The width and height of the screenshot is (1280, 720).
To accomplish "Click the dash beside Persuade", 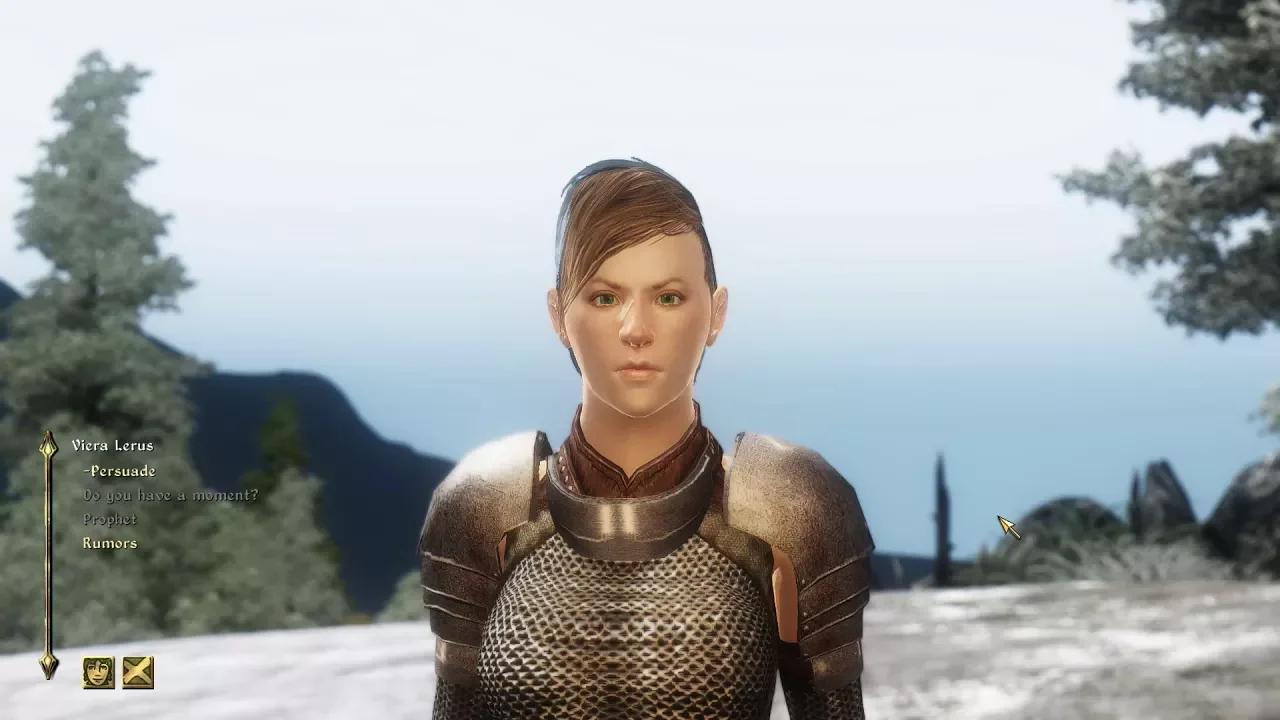I will (x=86, y=469).
